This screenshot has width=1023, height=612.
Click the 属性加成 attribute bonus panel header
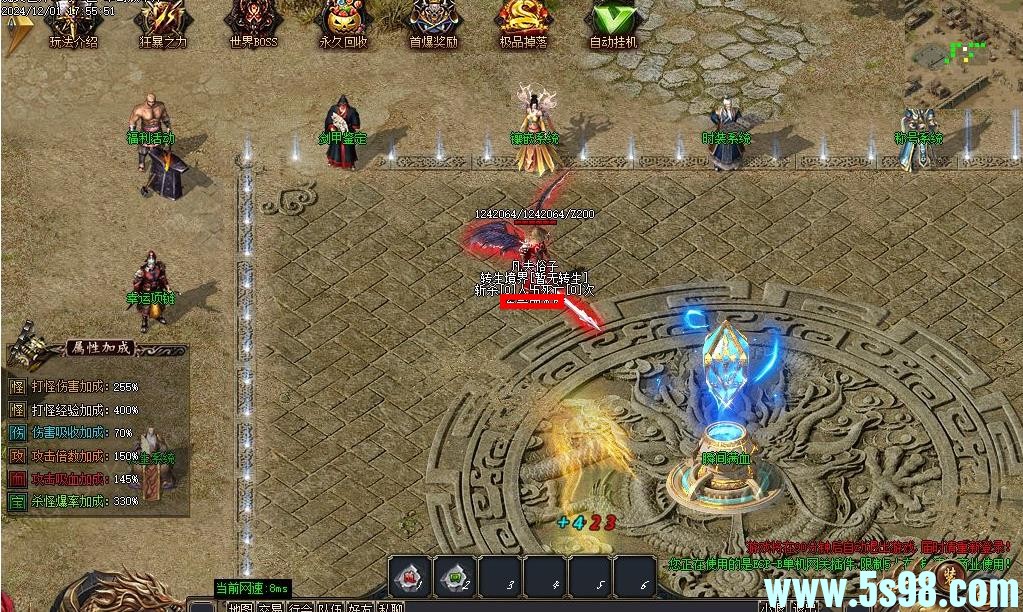coord(98,348)
